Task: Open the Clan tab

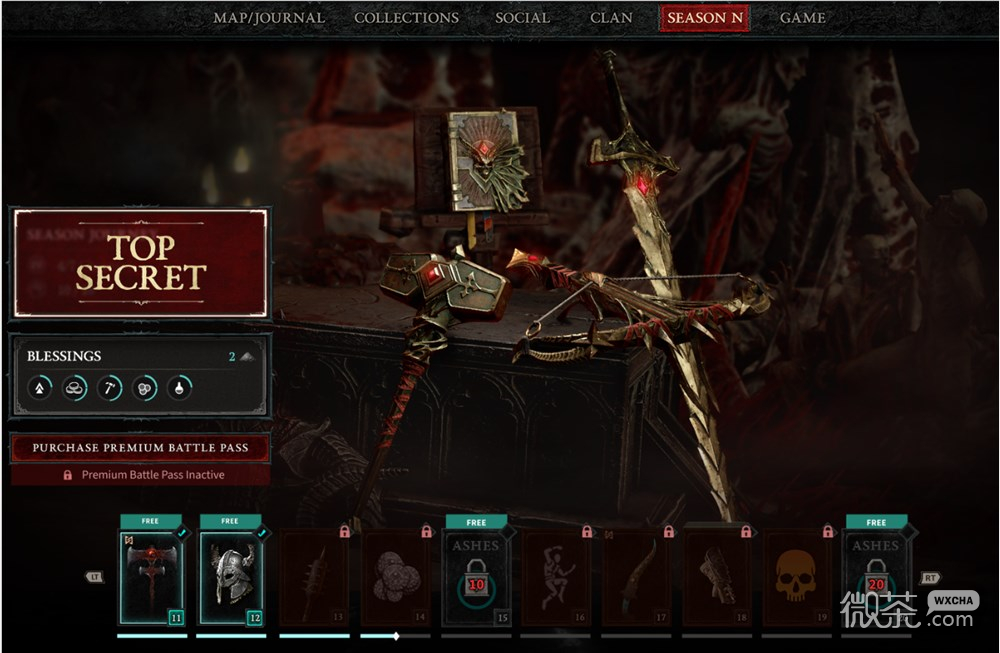Action: point(610,18)
